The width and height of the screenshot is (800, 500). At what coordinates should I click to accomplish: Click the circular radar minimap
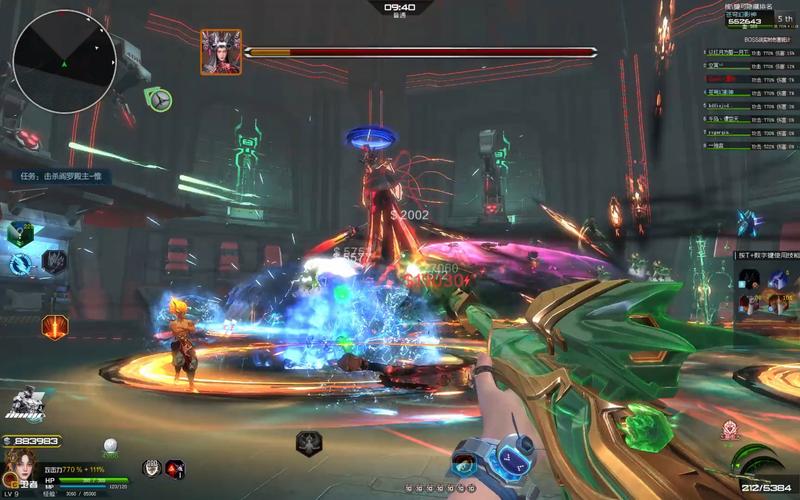pos(65,60)
